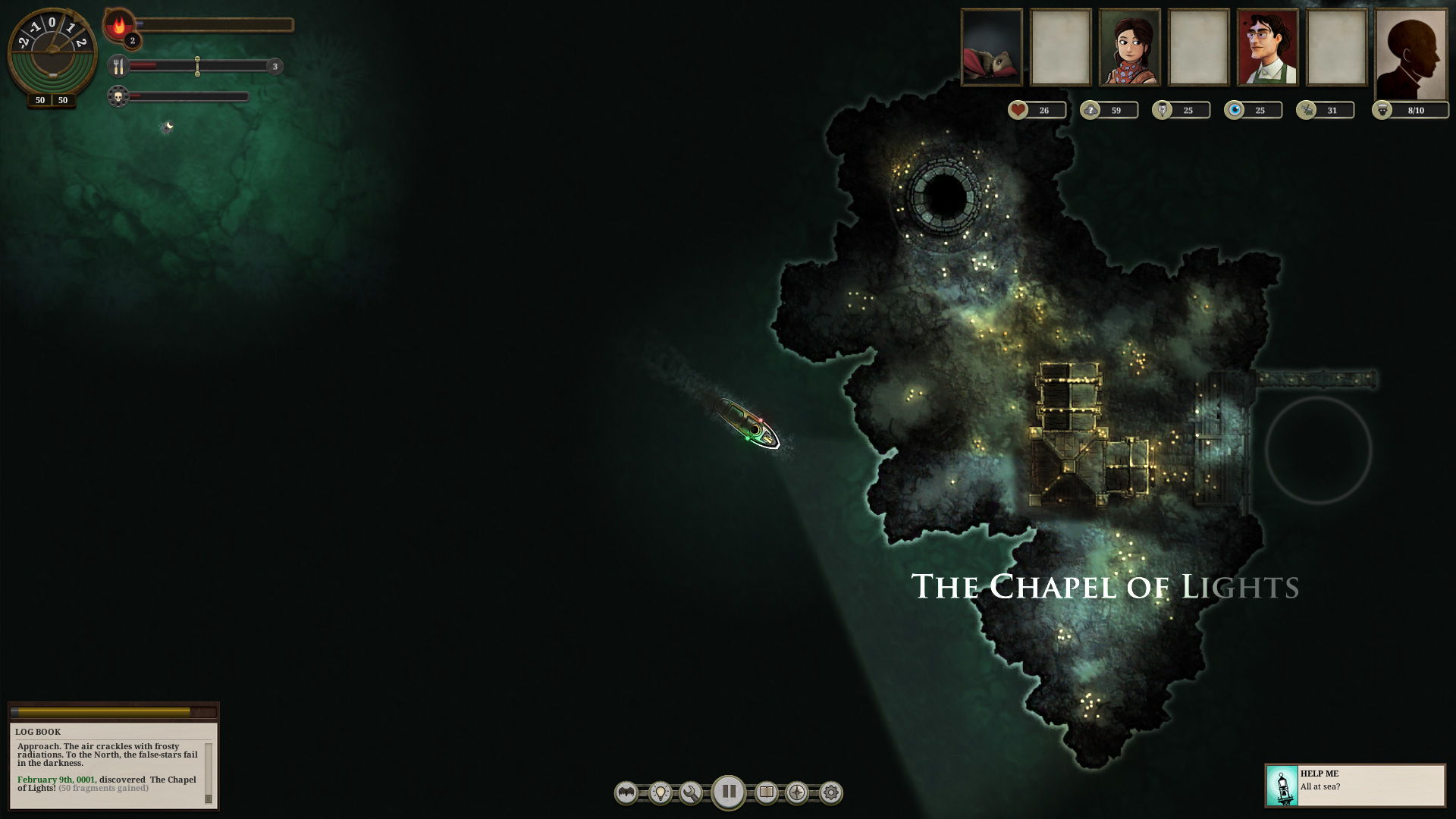This screenshot has height=819, width=1456.
Task: Open the settings gear icon
Action: point(831,792)
